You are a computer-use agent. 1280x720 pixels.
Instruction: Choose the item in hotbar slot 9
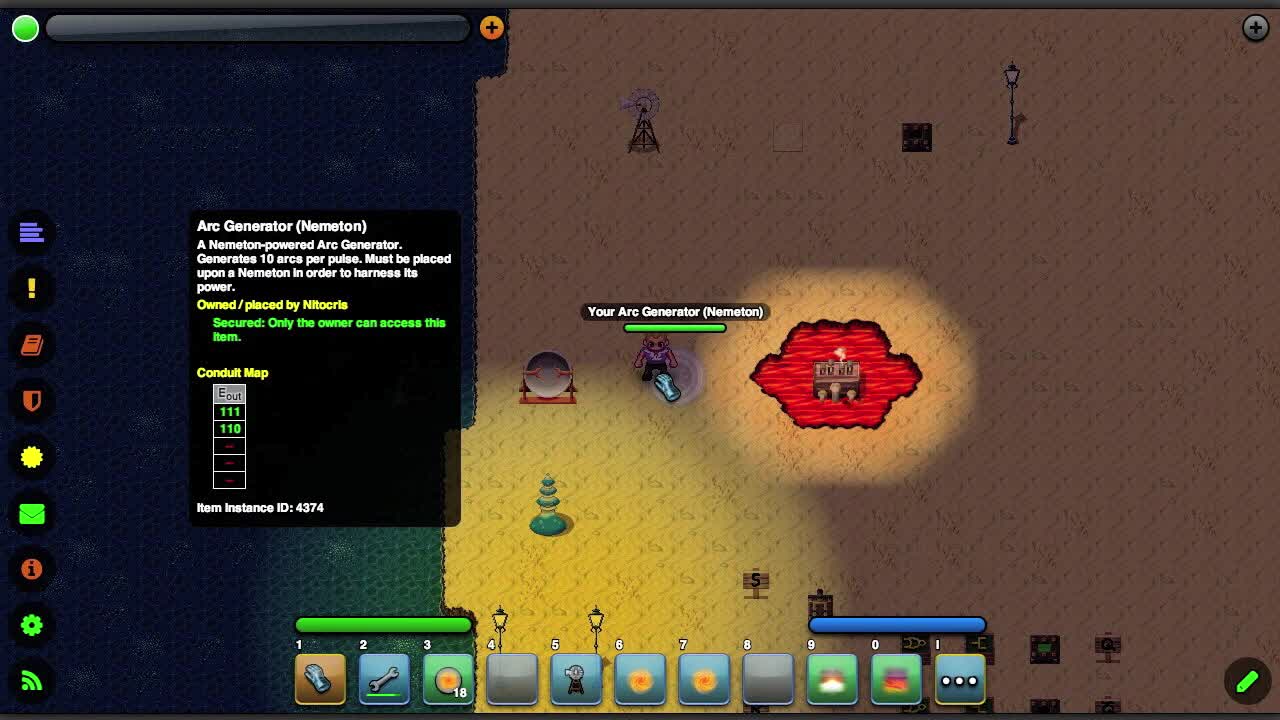pyautogui.click(x=832, y=680)
